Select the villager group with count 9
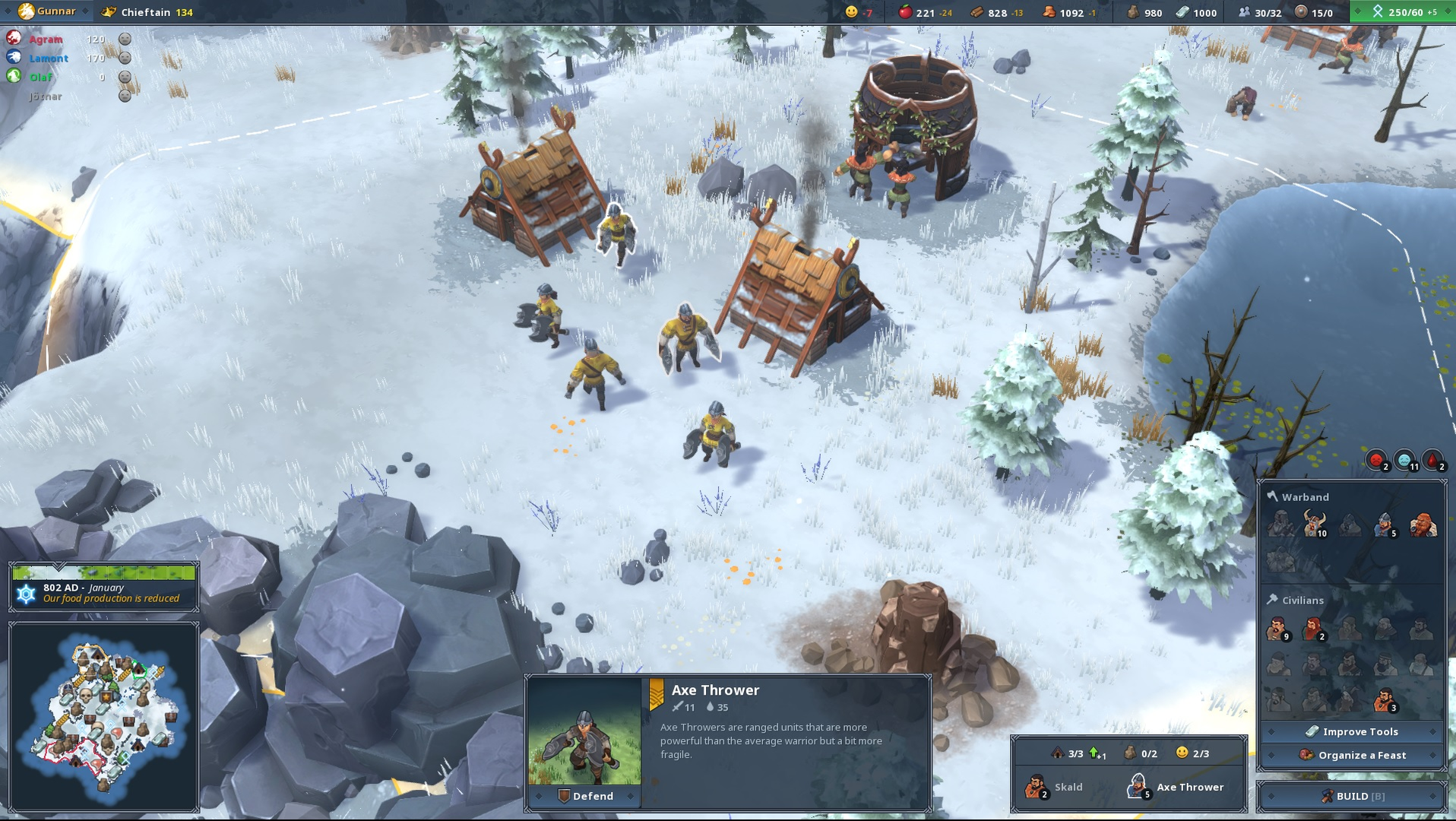This screenshot has height=821, width=1456. click(x=1277, y=629)
